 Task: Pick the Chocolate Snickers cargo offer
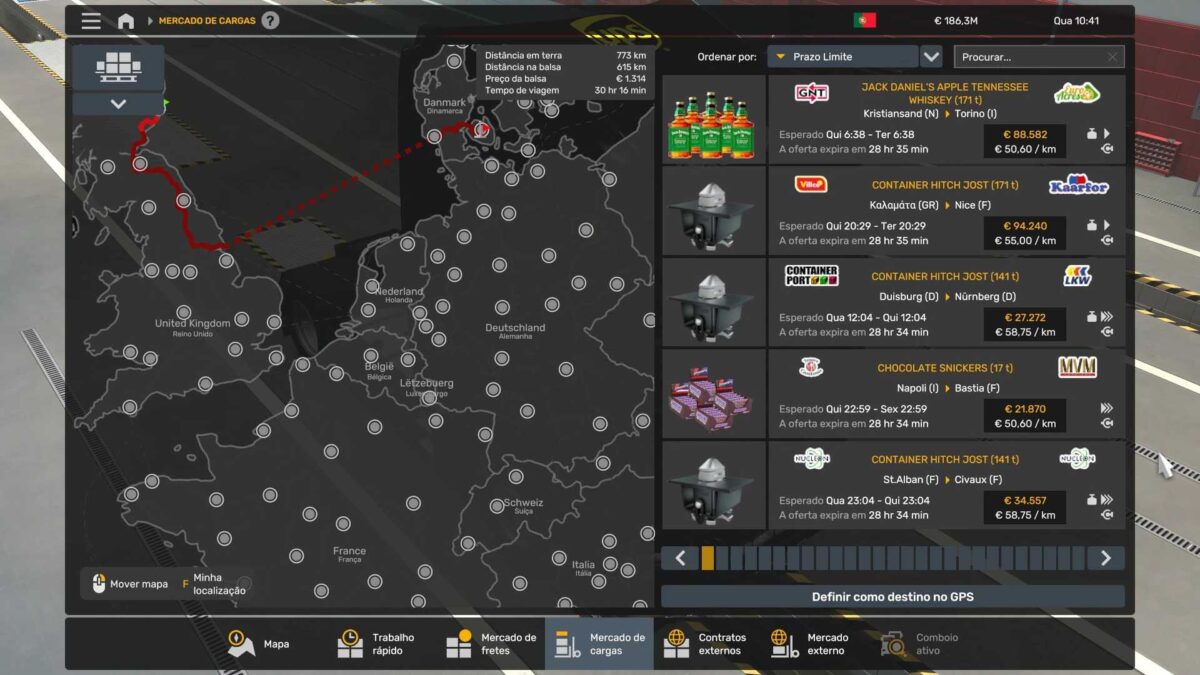pyautogui.click(x=944, y=394)
